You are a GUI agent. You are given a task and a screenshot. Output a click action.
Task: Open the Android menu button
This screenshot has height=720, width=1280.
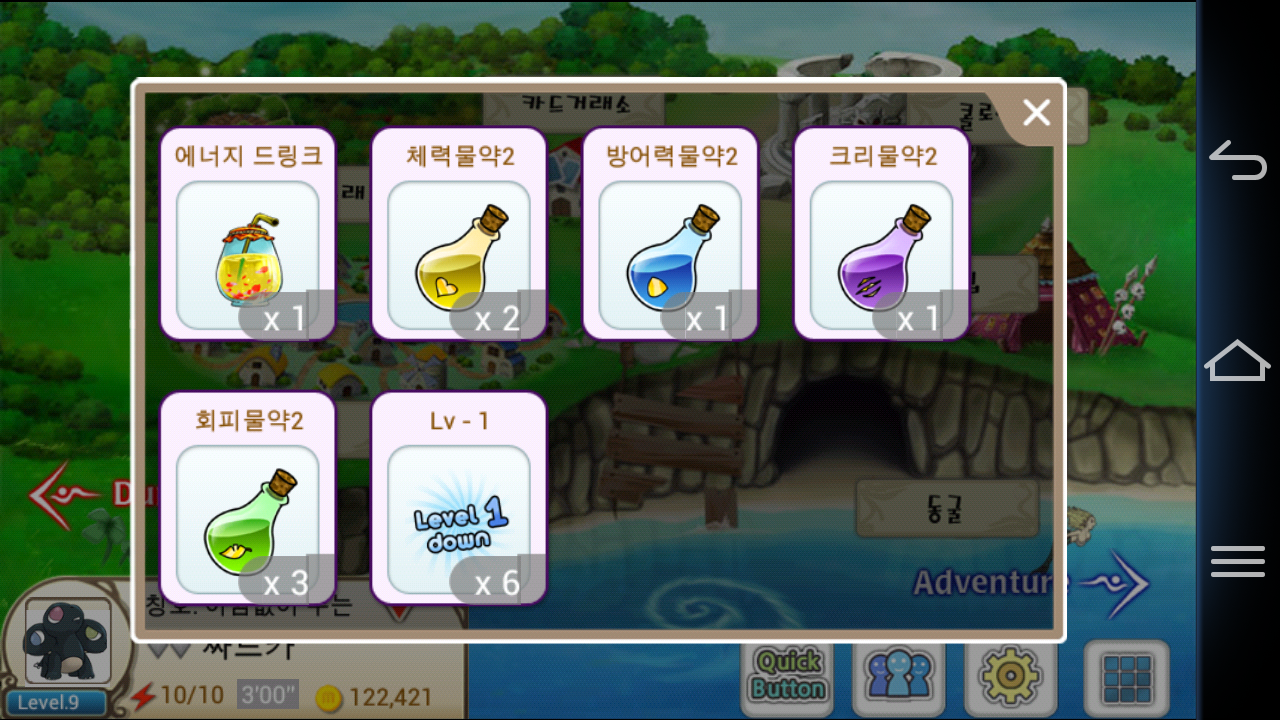tap(1238, 561)
